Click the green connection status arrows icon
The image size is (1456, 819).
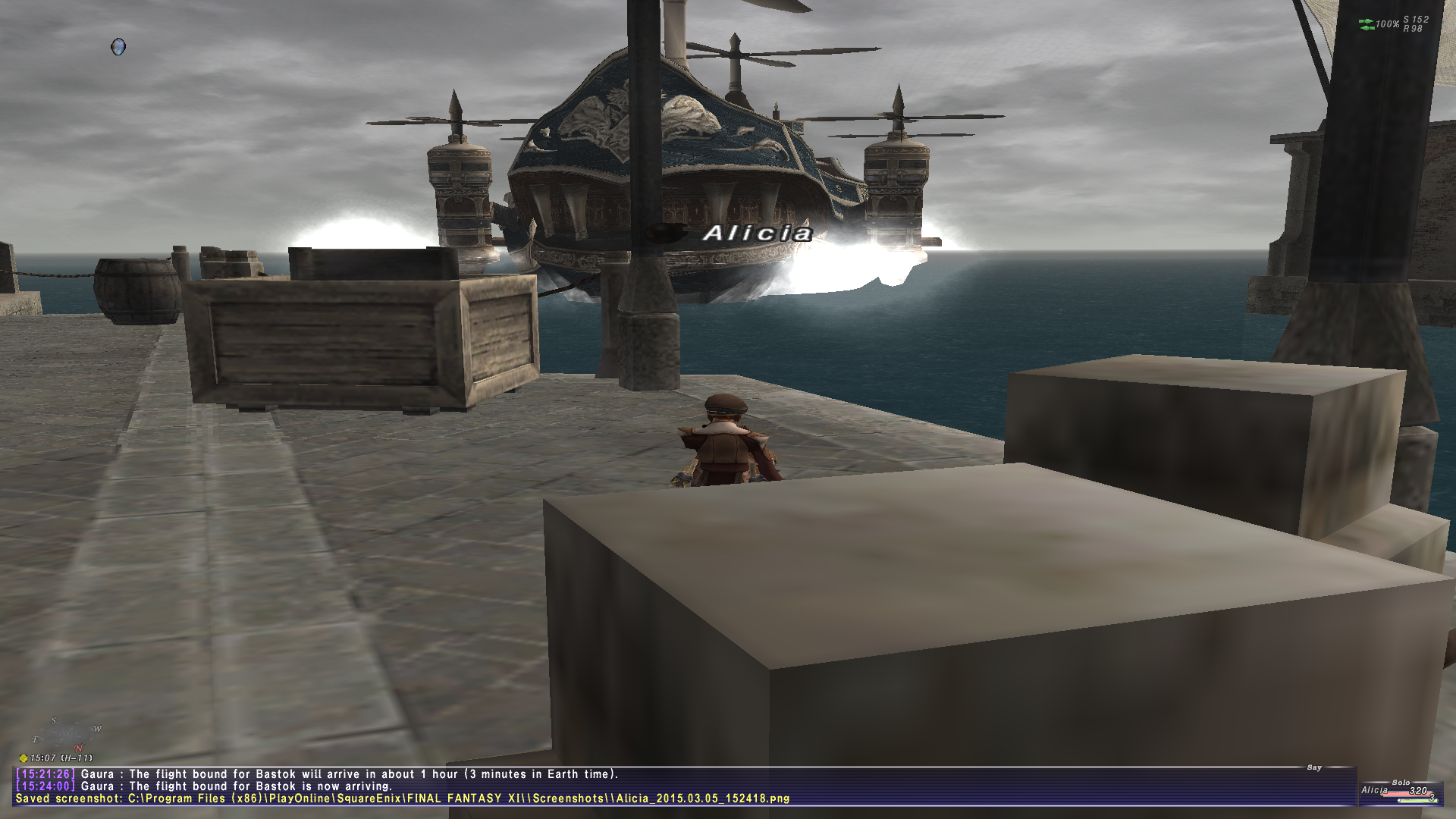point(1367,24)
